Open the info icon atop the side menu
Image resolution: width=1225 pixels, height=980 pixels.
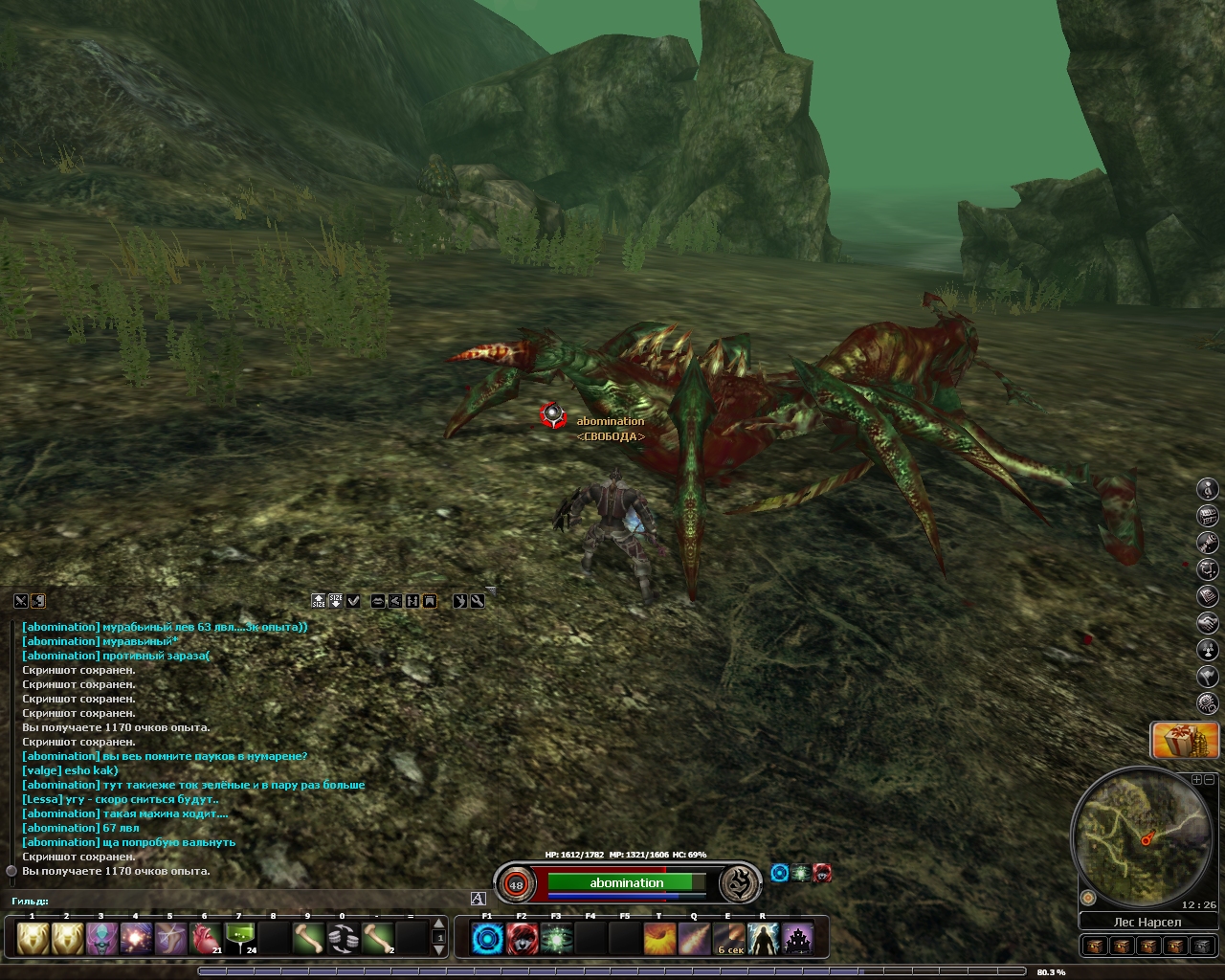pos(1208,489)
